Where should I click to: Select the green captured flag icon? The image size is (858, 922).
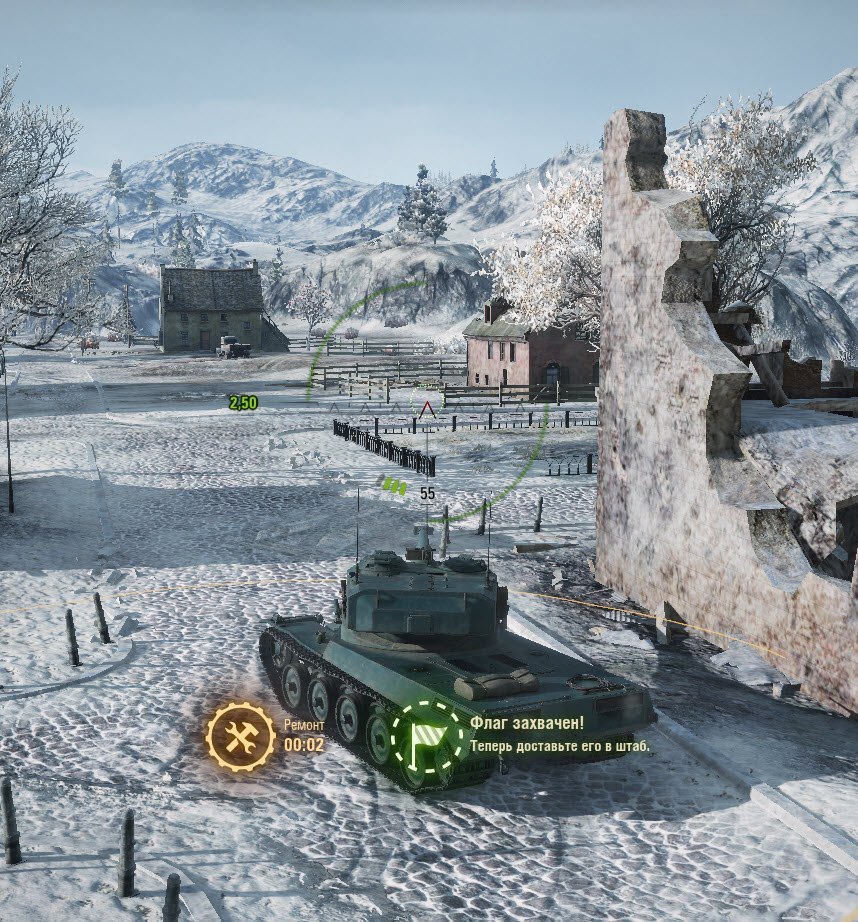[x=427, y=737]
